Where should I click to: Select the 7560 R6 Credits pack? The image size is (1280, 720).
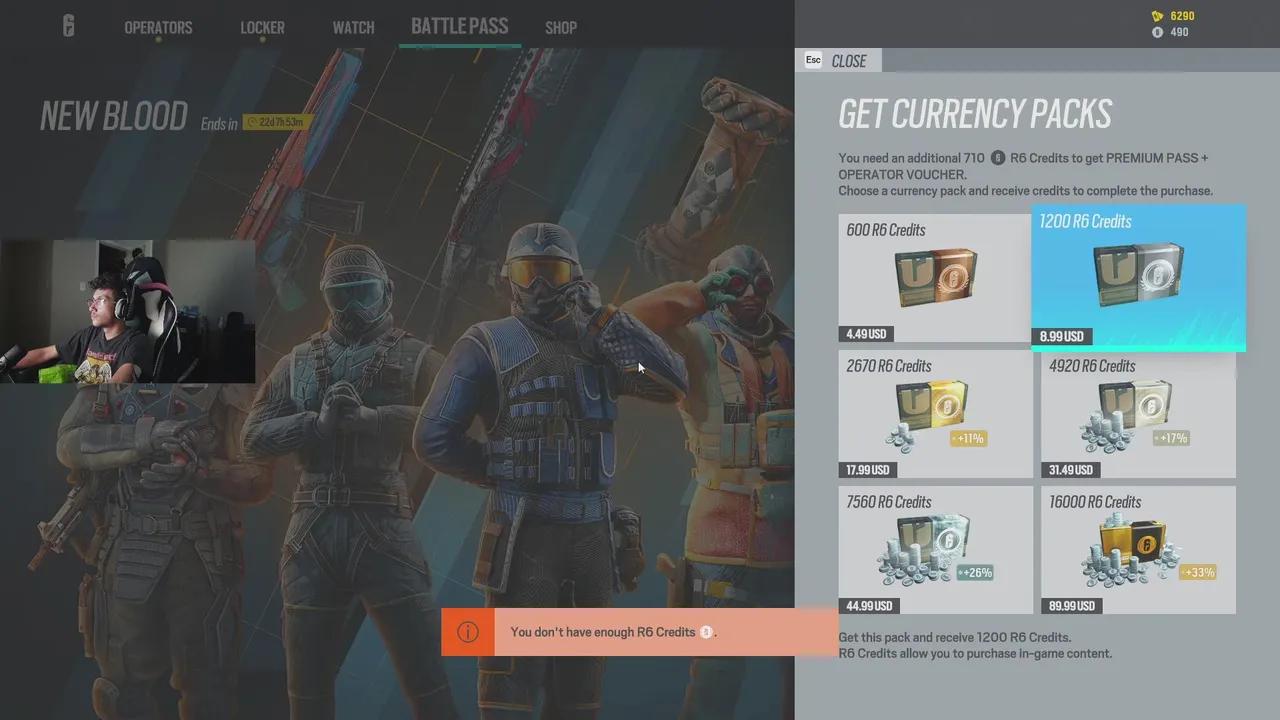pyautogui.click(x=934, y=548)
